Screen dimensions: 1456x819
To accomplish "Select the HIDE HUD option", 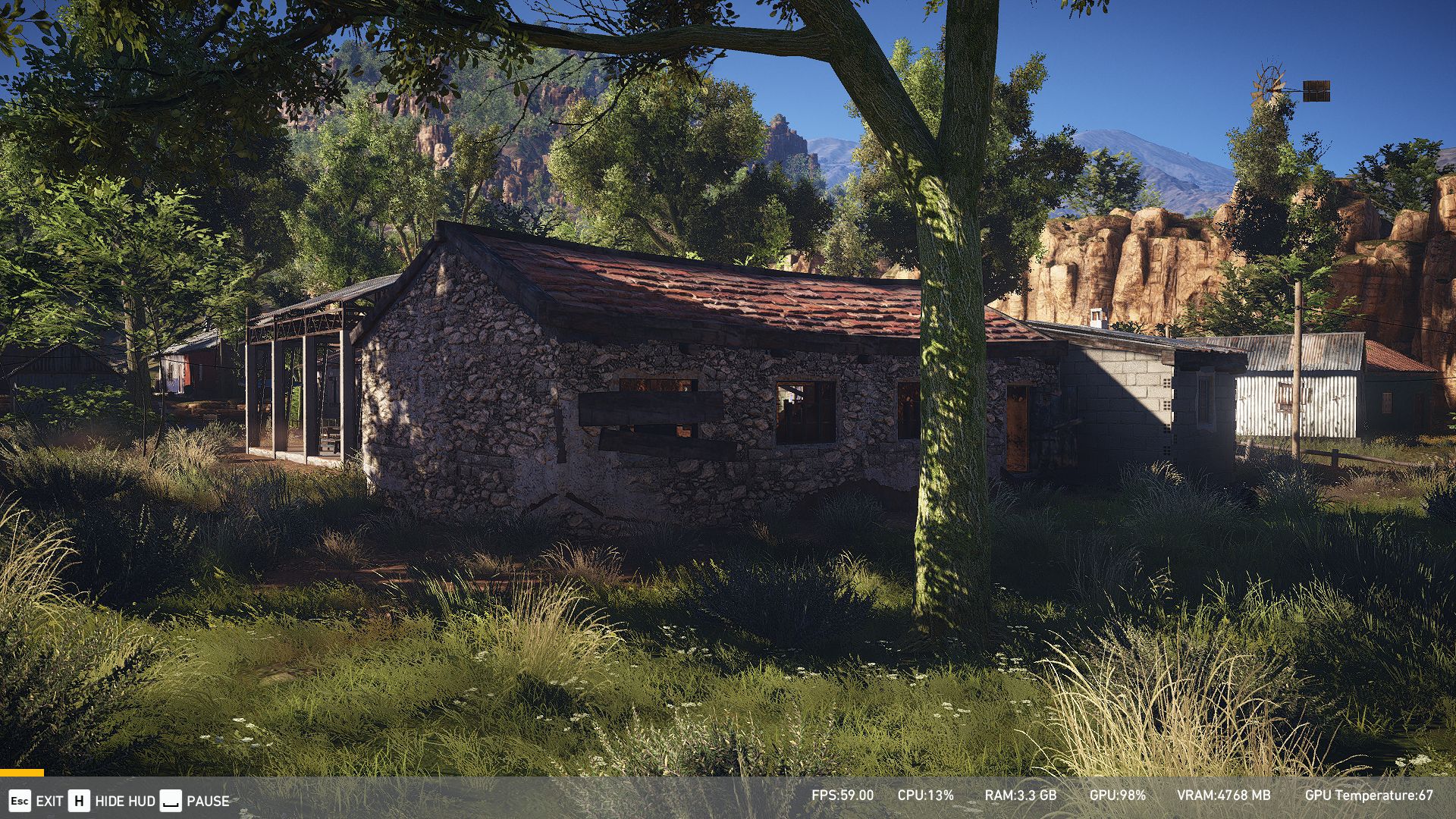I will [125, 801].
